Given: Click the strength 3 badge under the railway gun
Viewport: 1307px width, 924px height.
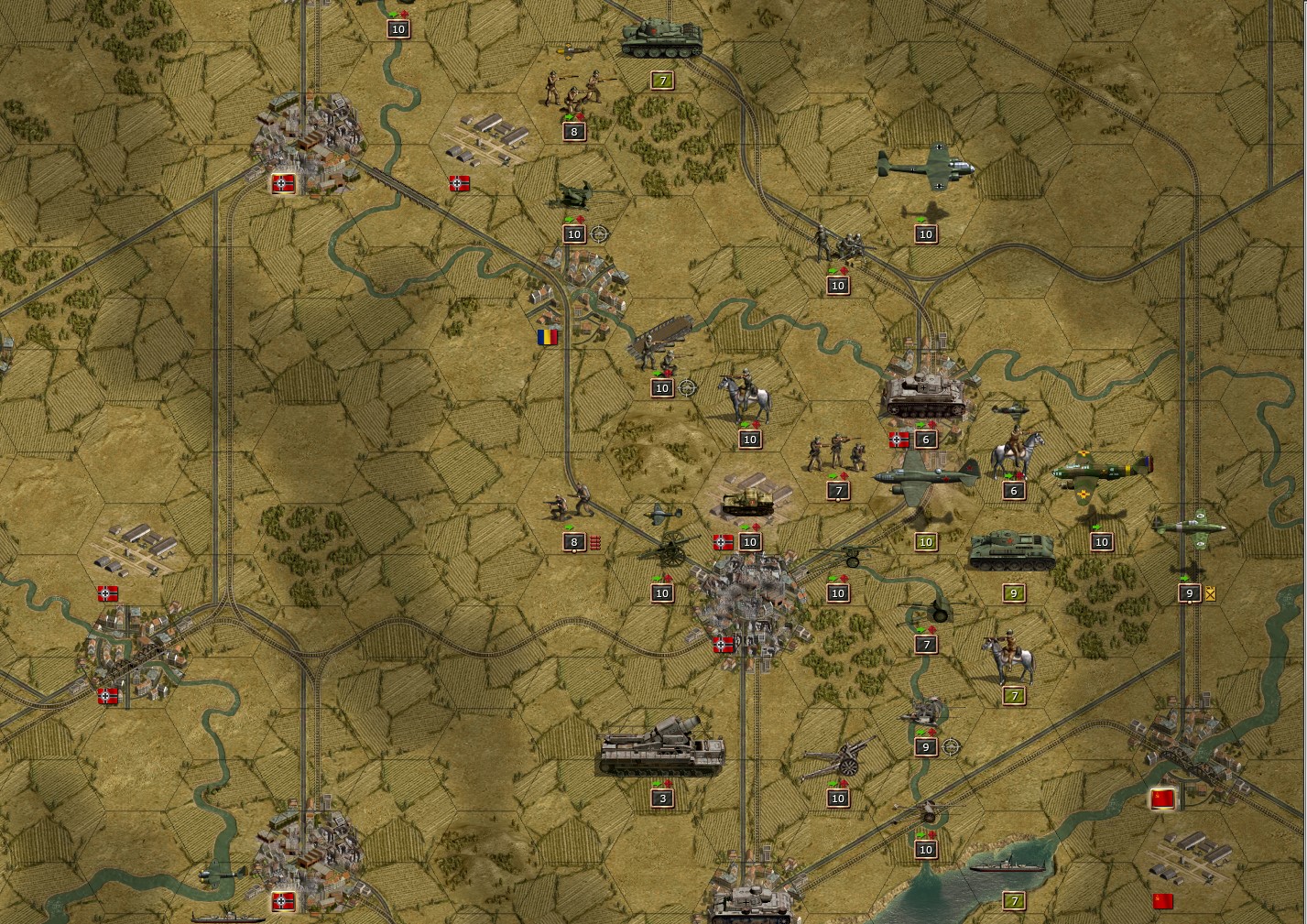Looking at the screenshot, I should pos(660,797).
